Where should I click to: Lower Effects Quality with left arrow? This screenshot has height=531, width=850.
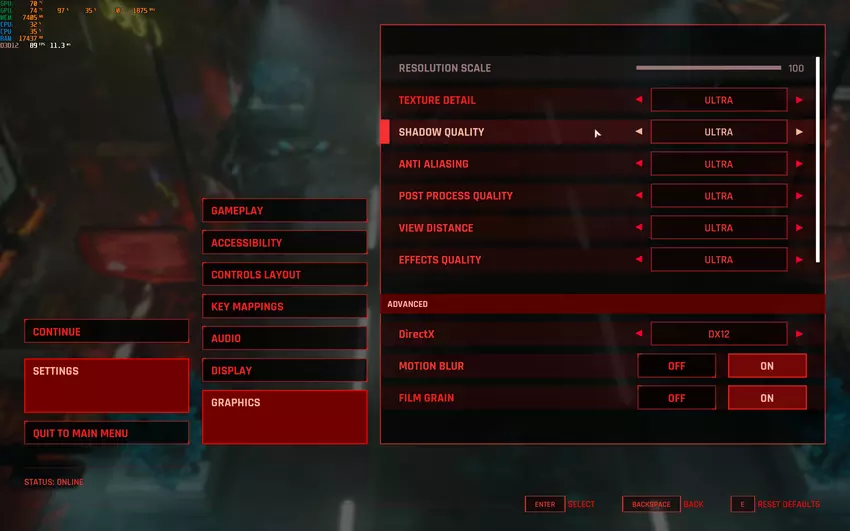639,260
